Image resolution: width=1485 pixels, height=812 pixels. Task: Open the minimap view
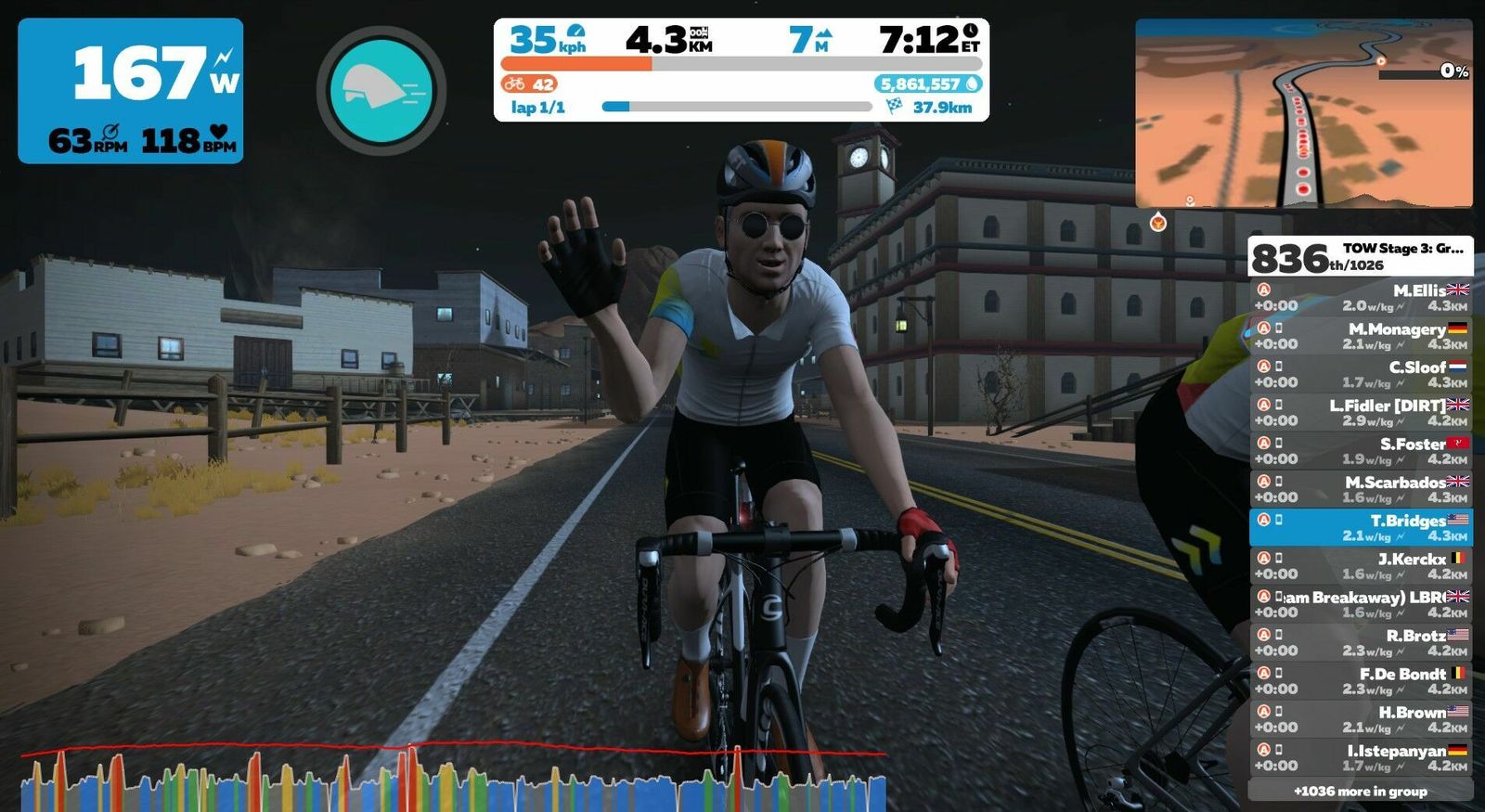[x=1303, y=113]
